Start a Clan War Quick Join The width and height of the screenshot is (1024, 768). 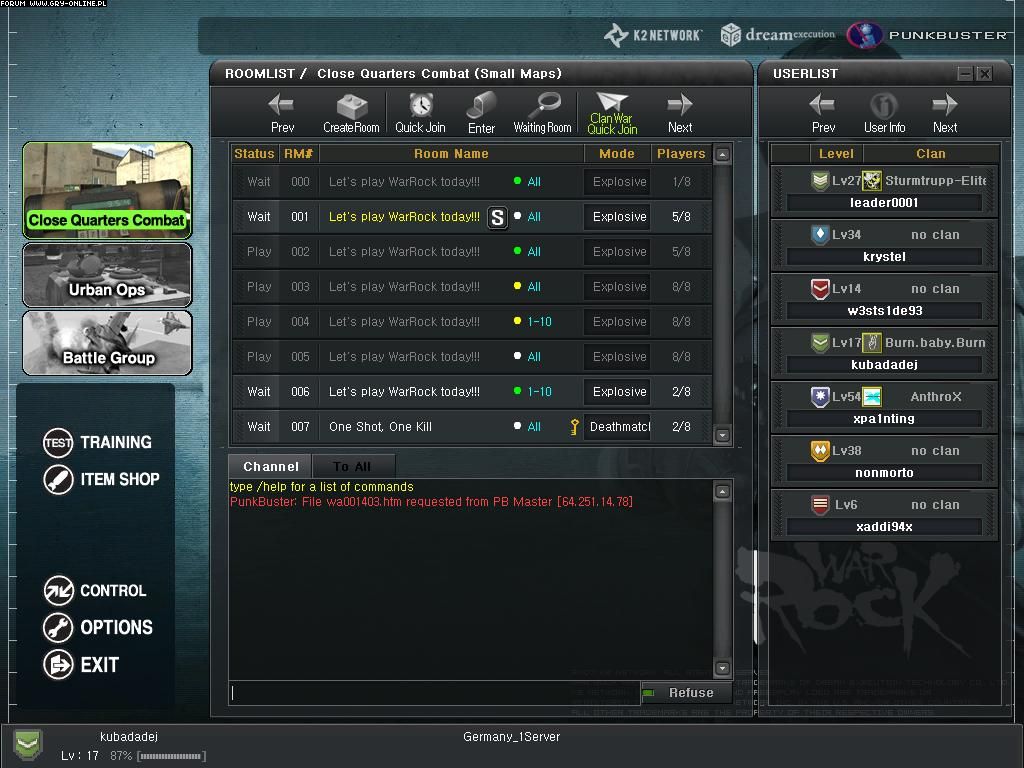pos(612,113)
